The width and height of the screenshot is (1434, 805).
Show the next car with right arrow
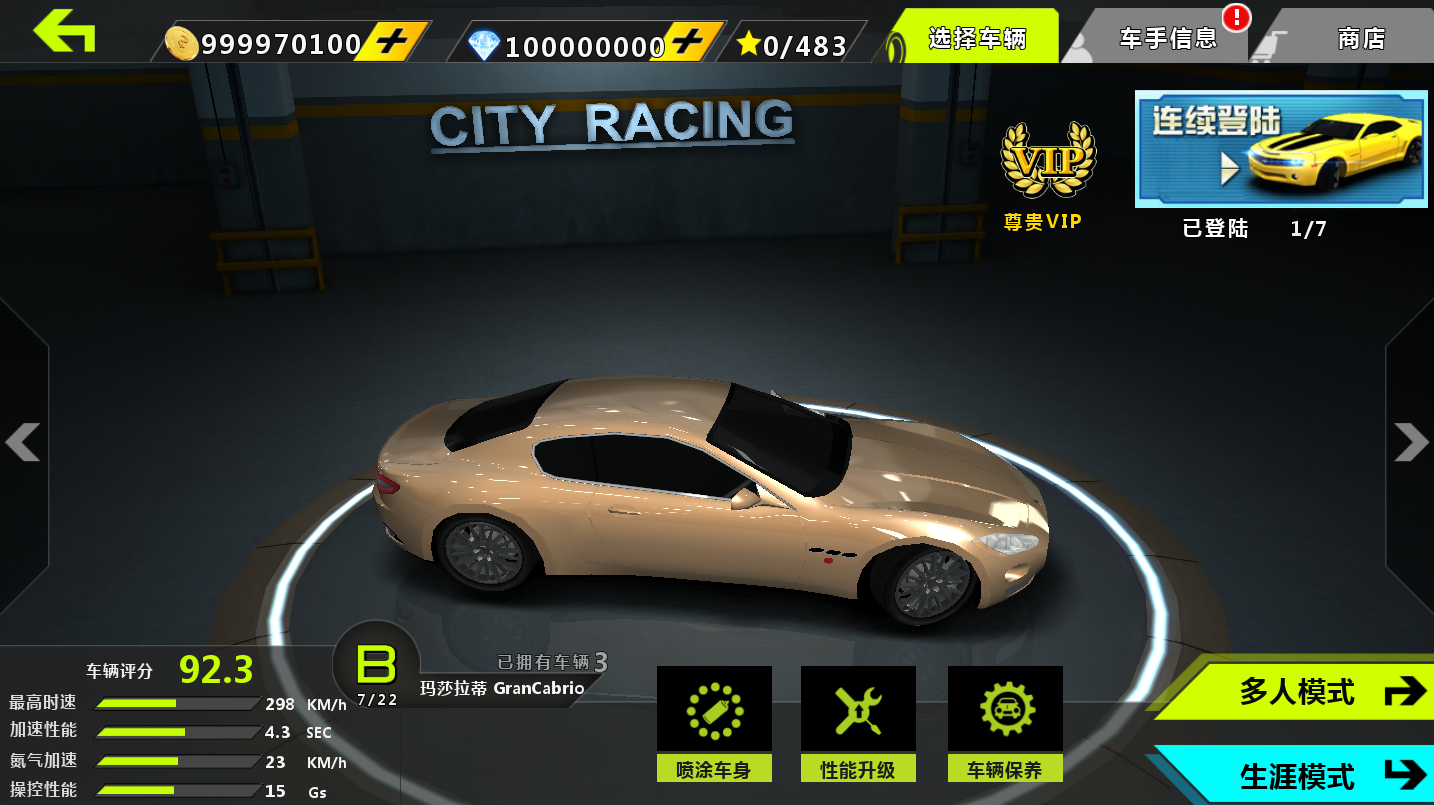[x=1411, y=442]
